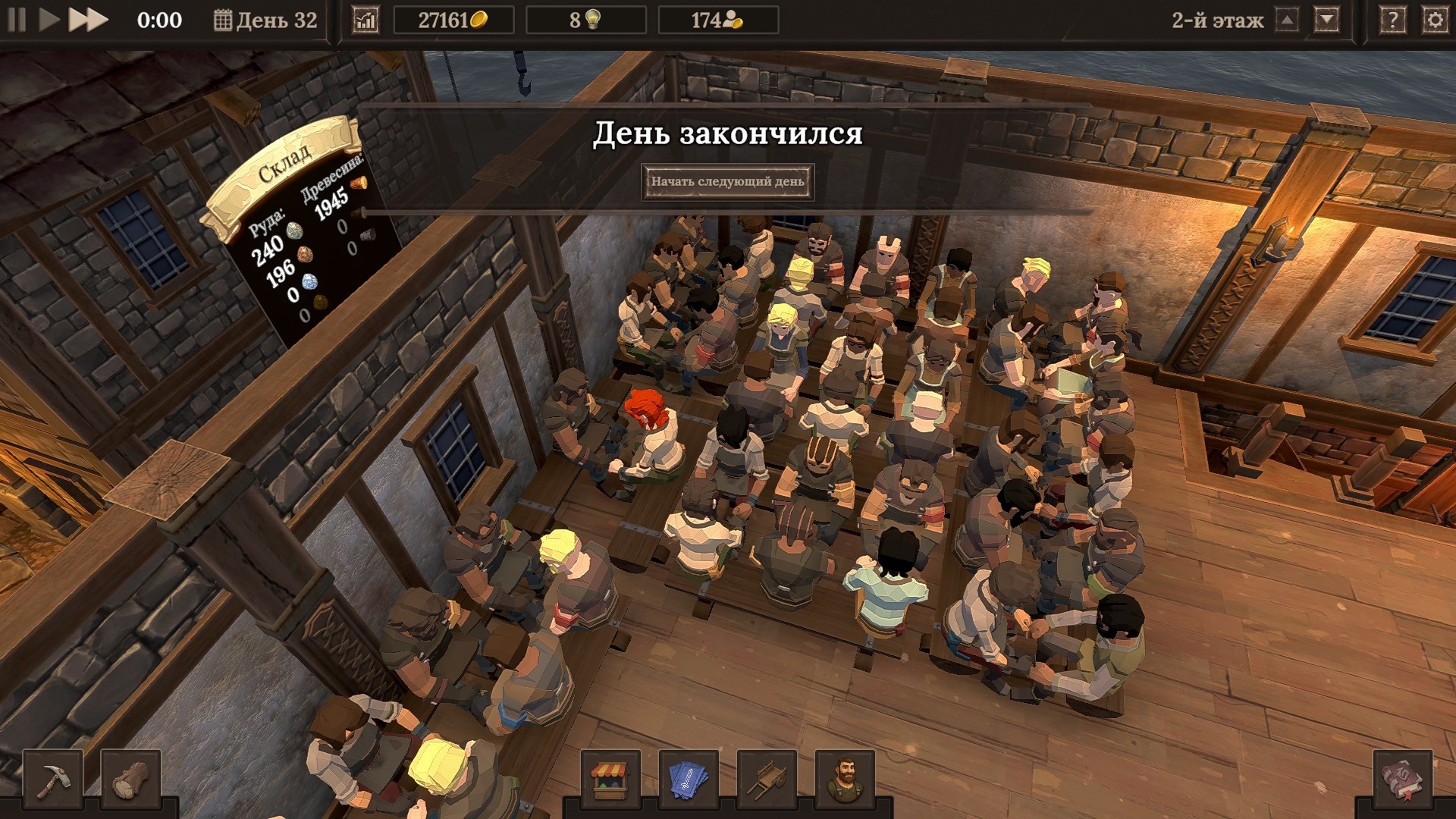Open the journal book
This screenshot has width=1456, height=819.
1403,779
